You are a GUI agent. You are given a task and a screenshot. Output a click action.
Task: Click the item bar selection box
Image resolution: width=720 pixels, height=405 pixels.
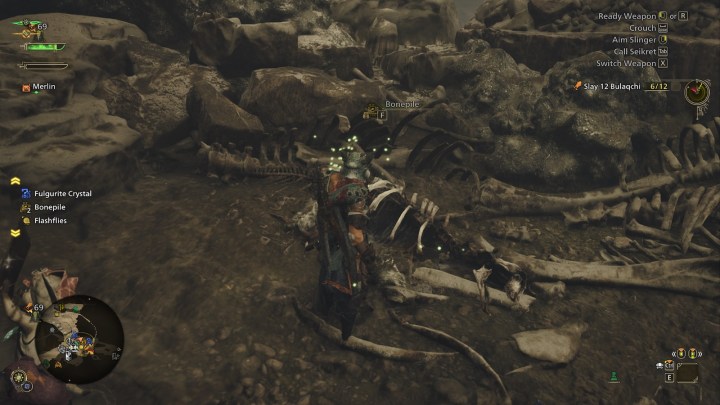[687, 372]
